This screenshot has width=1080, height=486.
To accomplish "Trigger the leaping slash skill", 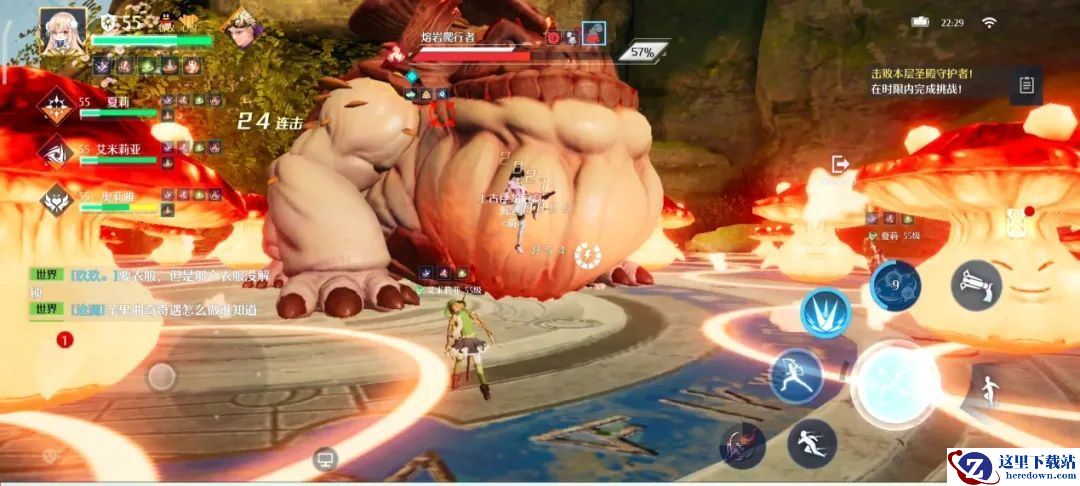I will pyautogui.click(x=797, y=376).
